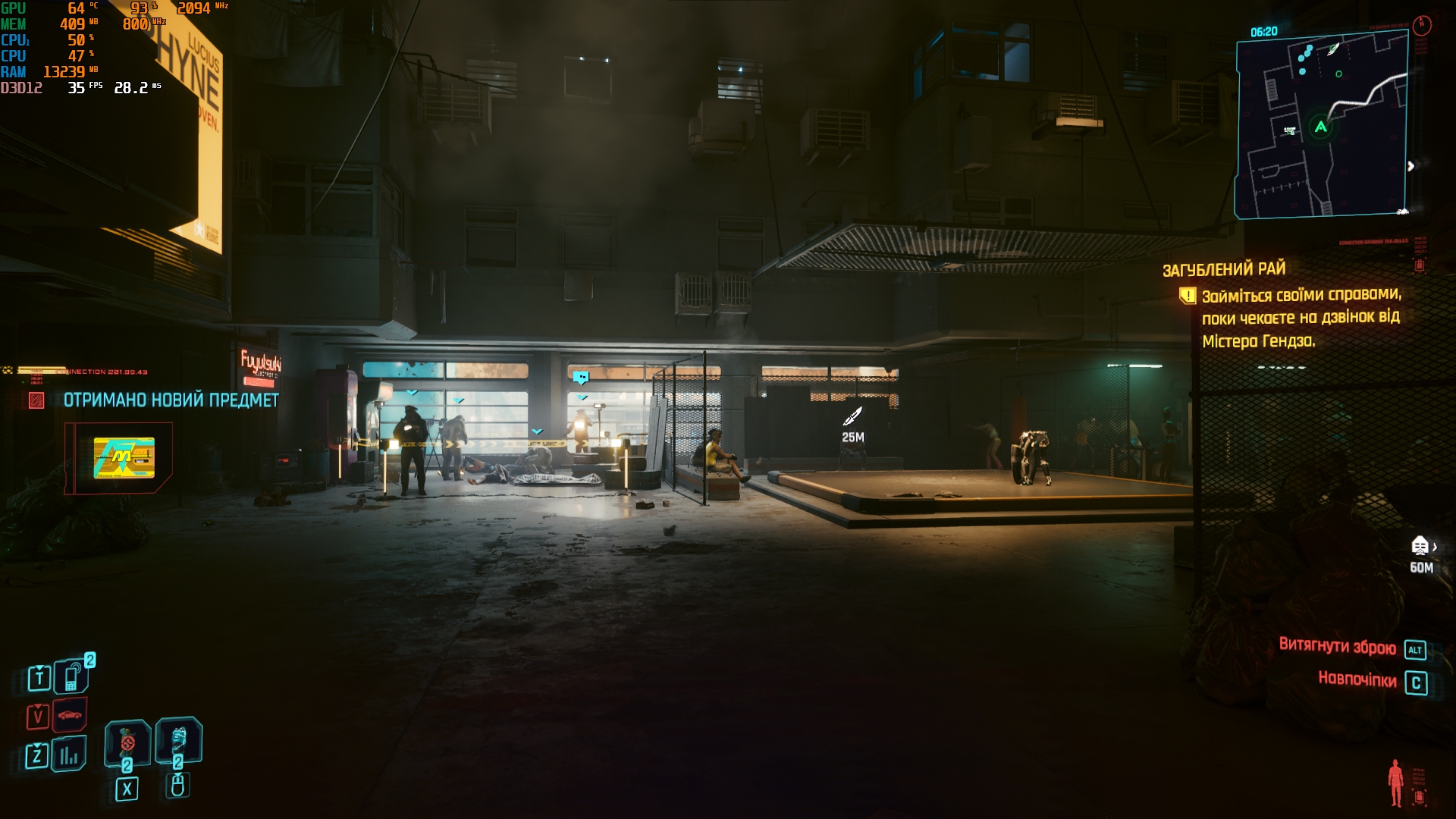Open the minimap
This screenshot has width=1456, height=819.
click(x=1322, y=127)
